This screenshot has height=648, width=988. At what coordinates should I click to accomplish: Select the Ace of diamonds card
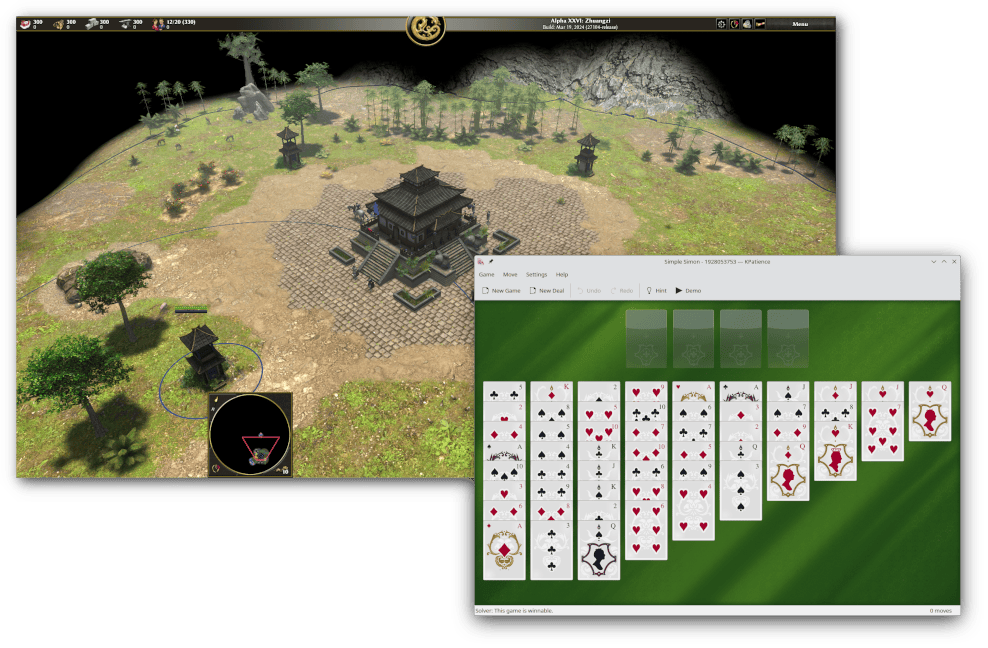[504, 550]
